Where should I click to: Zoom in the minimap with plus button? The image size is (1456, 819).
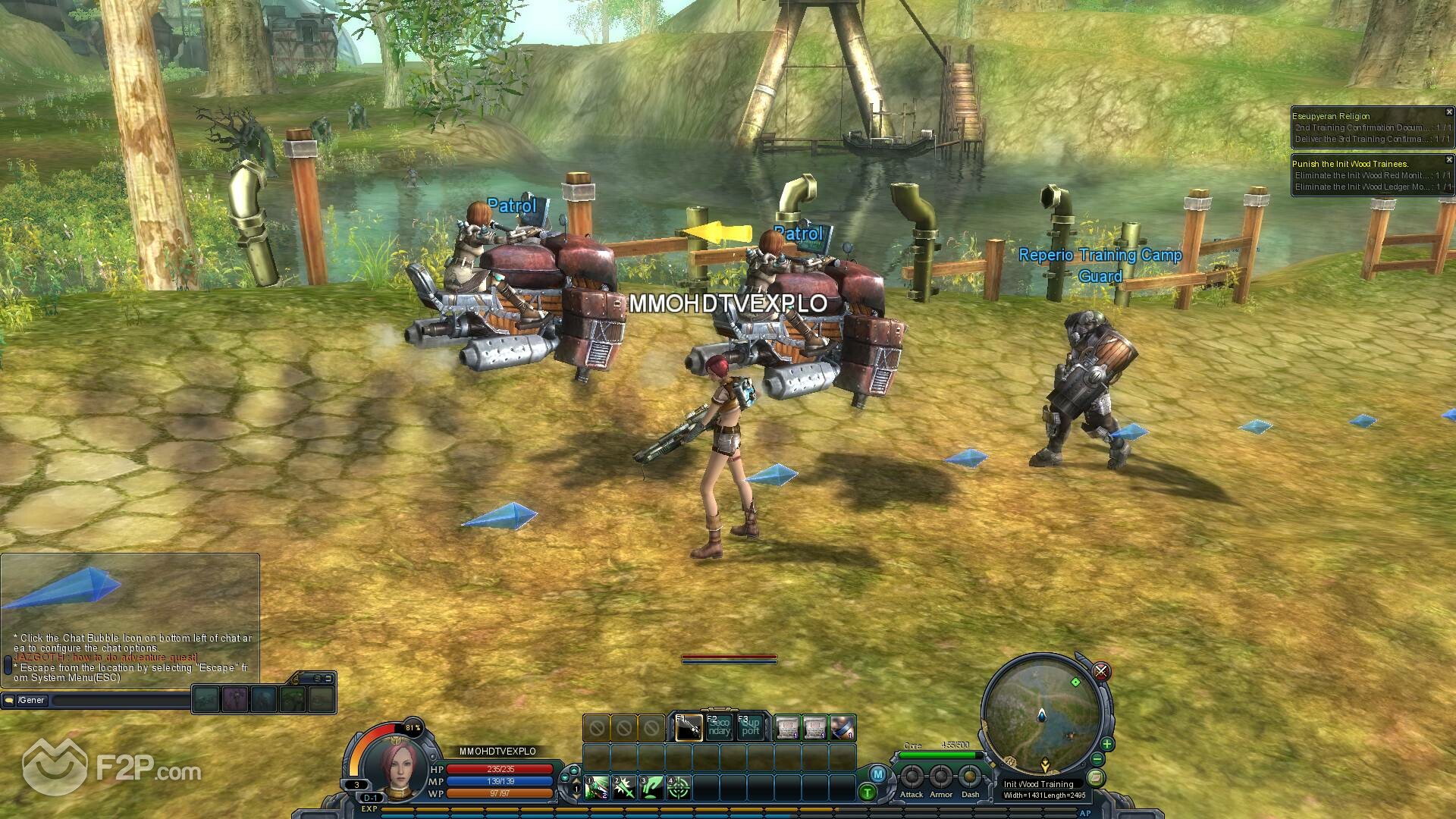point(1106,744)
